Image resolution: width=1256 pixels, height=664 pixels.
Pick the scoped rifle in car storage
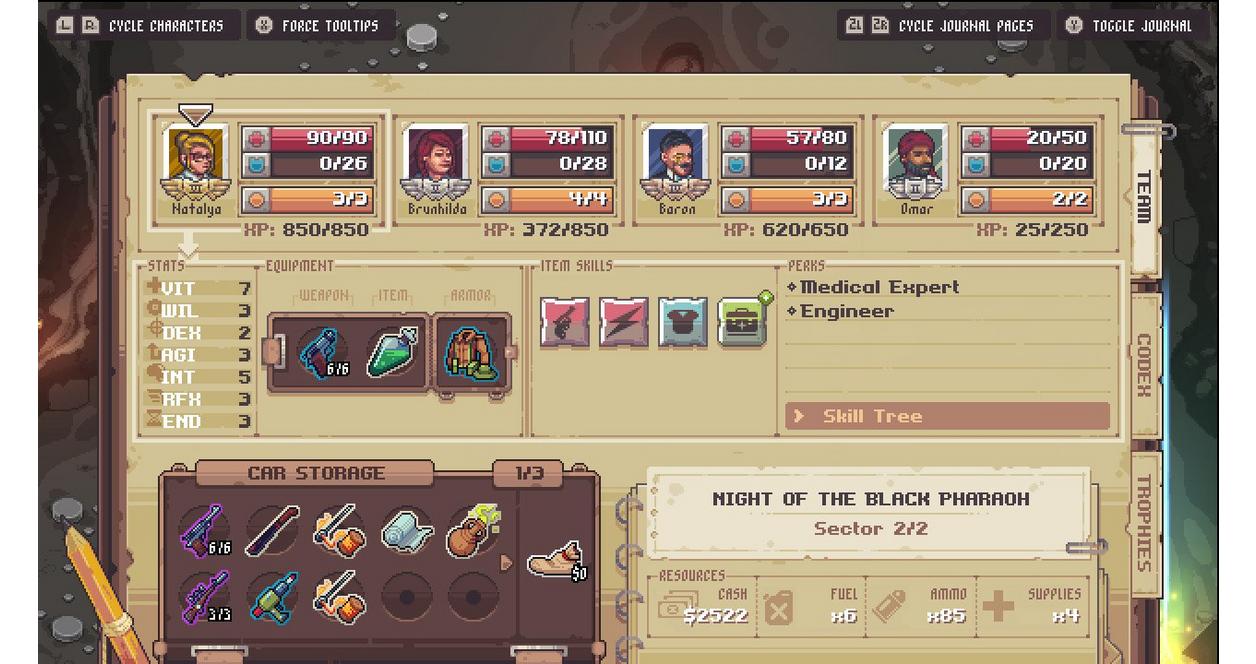(205, 597)
